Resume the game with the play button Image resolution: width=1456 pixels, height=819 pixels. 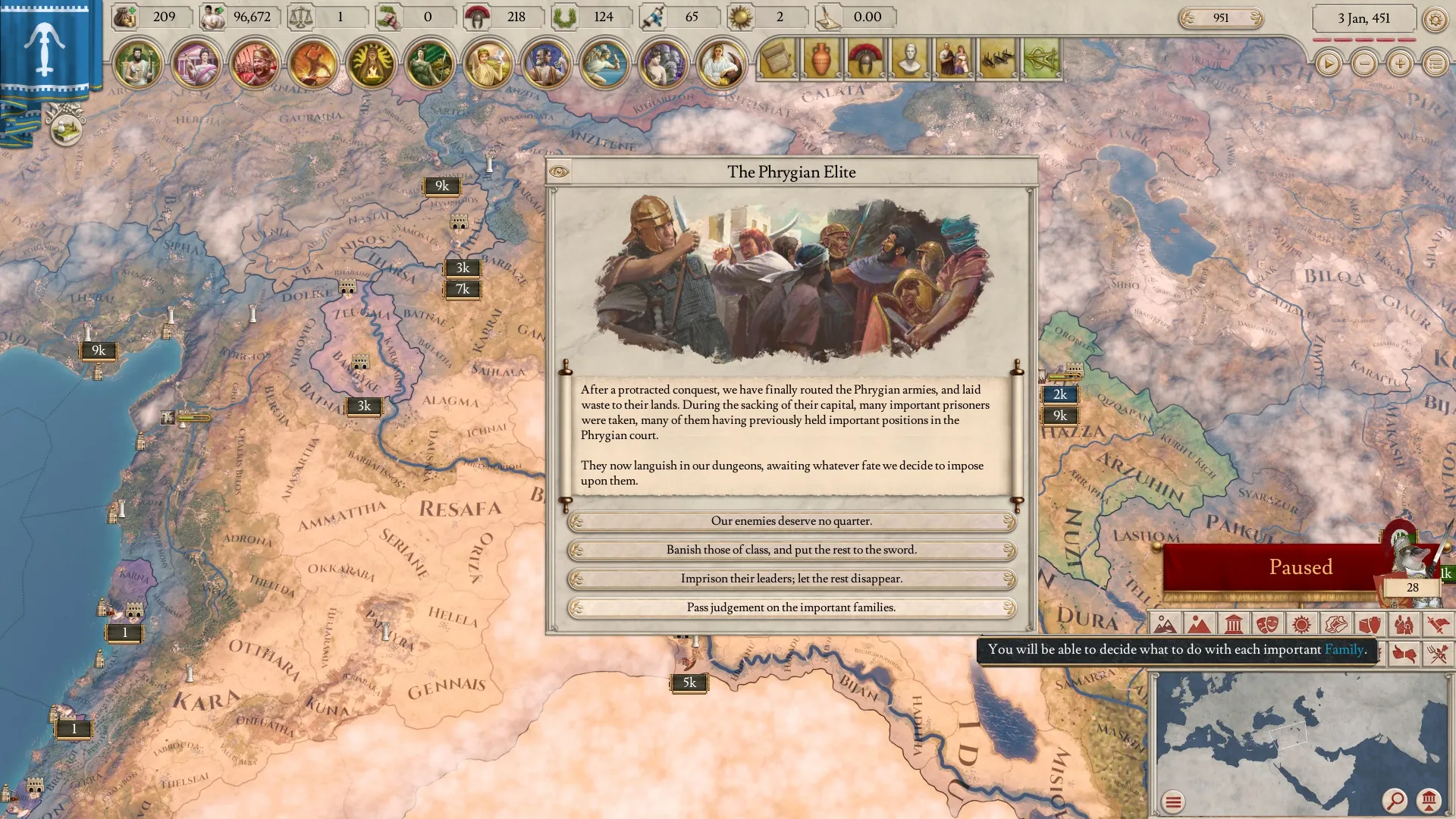(x=1328, y=64)
